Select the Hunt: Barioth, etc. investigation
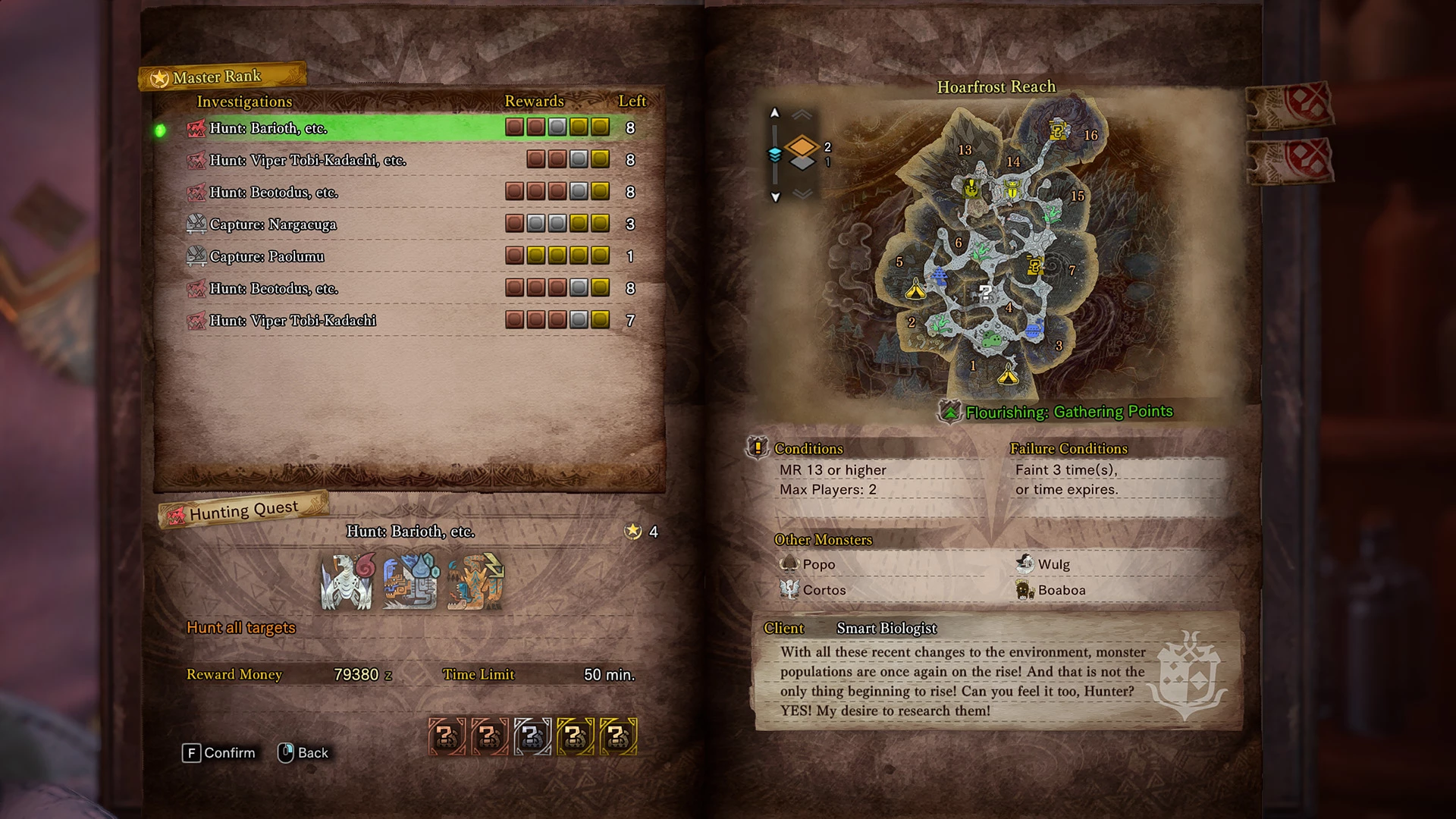Viewport: 1456px width, 819px height. pyautogui.click(x=268, y=128)
